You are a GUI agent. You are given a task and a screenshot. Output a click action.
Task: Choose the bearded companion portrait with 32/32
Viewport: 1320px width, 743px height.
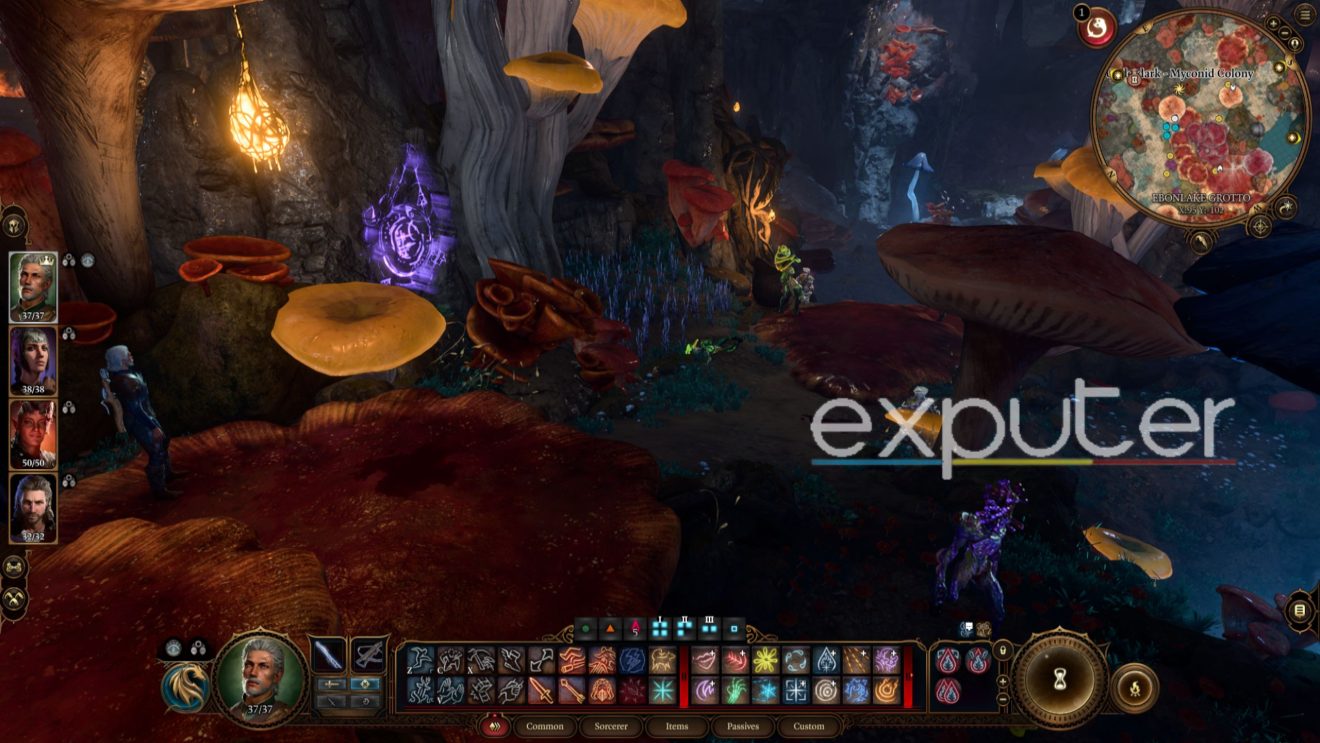[x=33, y=507]
